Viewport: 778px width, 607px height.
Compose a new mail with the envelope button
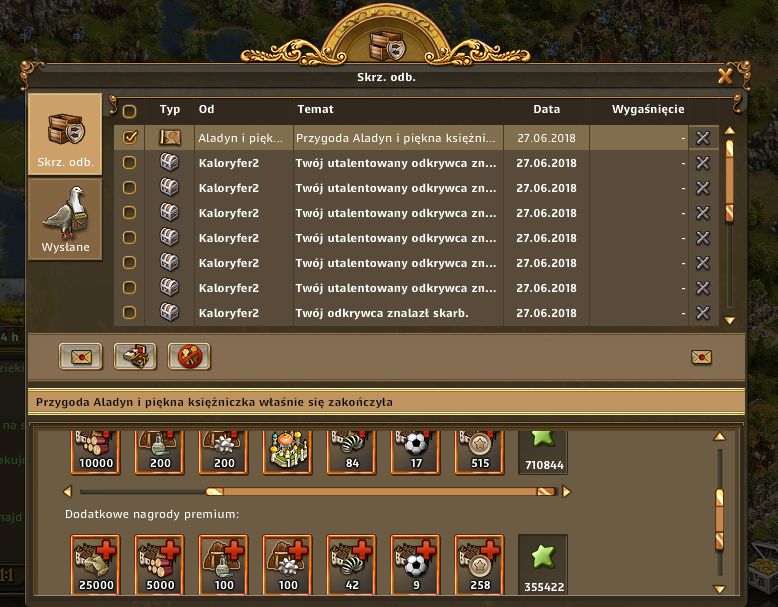coord(80,356)
